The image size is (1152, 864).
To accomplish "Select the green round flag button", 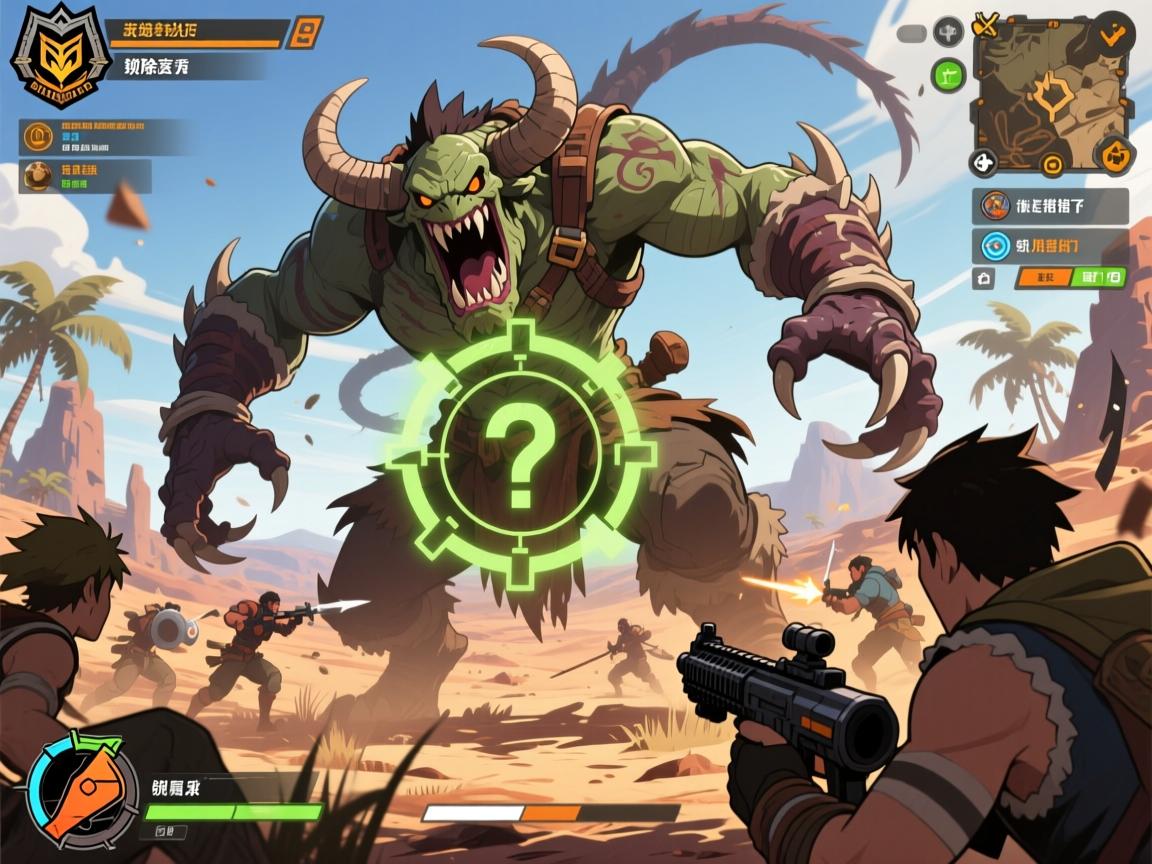I will tap(948, 73).
